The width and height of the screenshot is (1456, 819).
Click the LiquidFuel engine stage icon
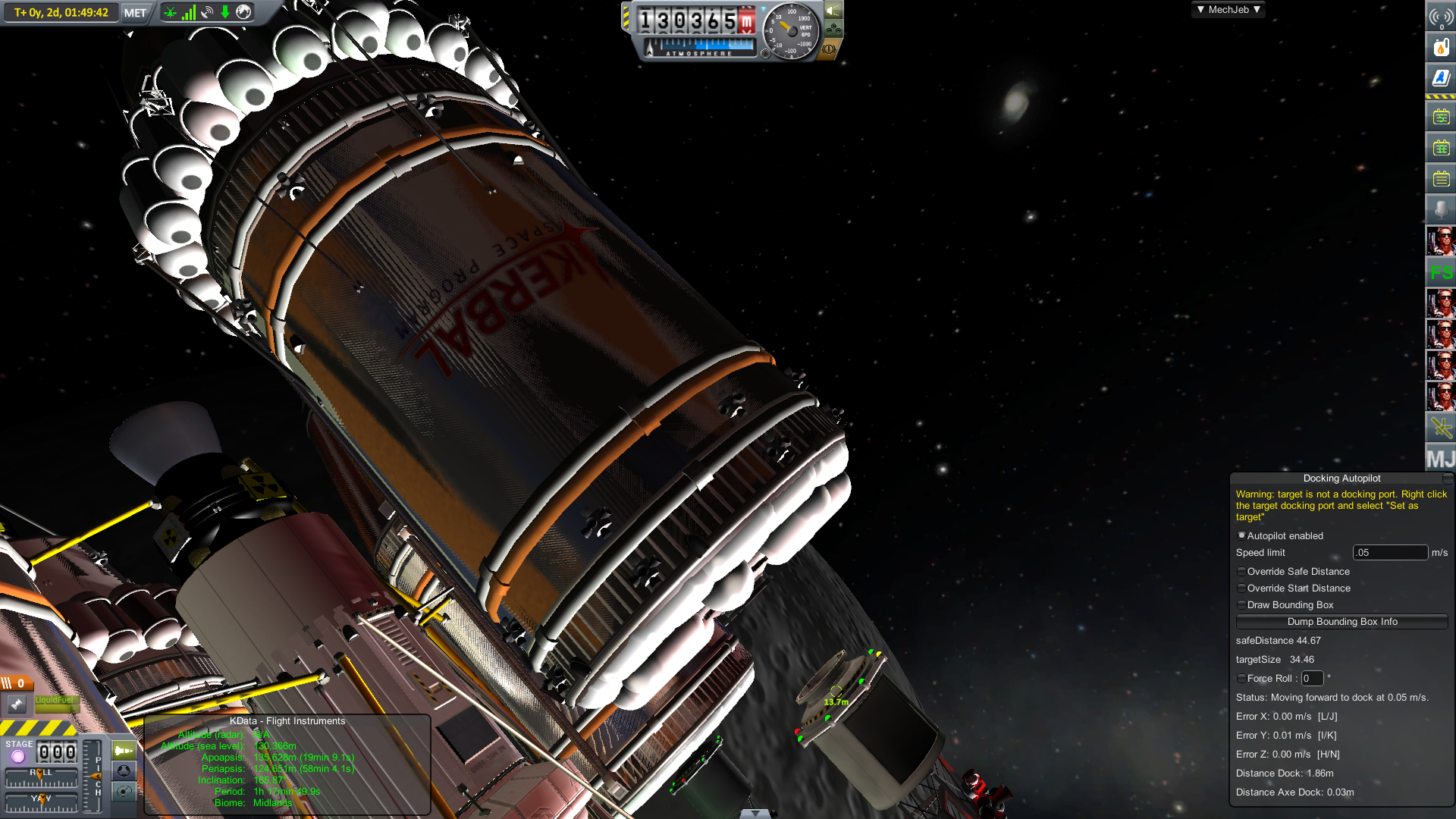(x=17, y=704)
